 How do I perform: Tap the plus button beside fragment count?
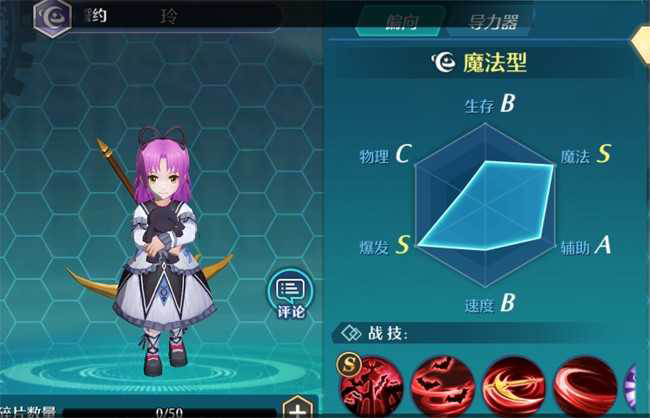296,408
